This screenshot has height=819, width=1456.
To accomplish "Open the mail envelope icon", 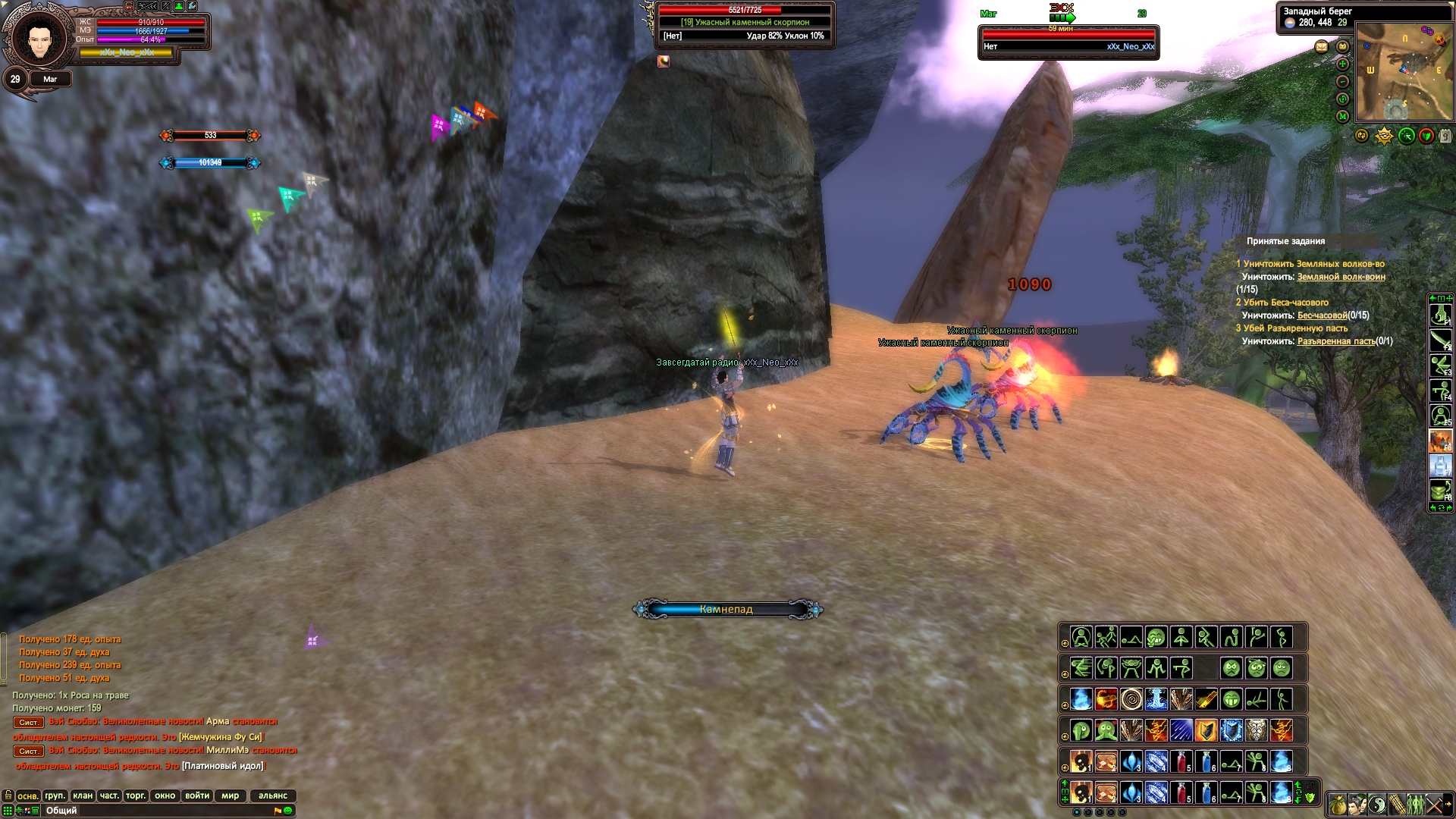I will click(x=1322, y=47).
